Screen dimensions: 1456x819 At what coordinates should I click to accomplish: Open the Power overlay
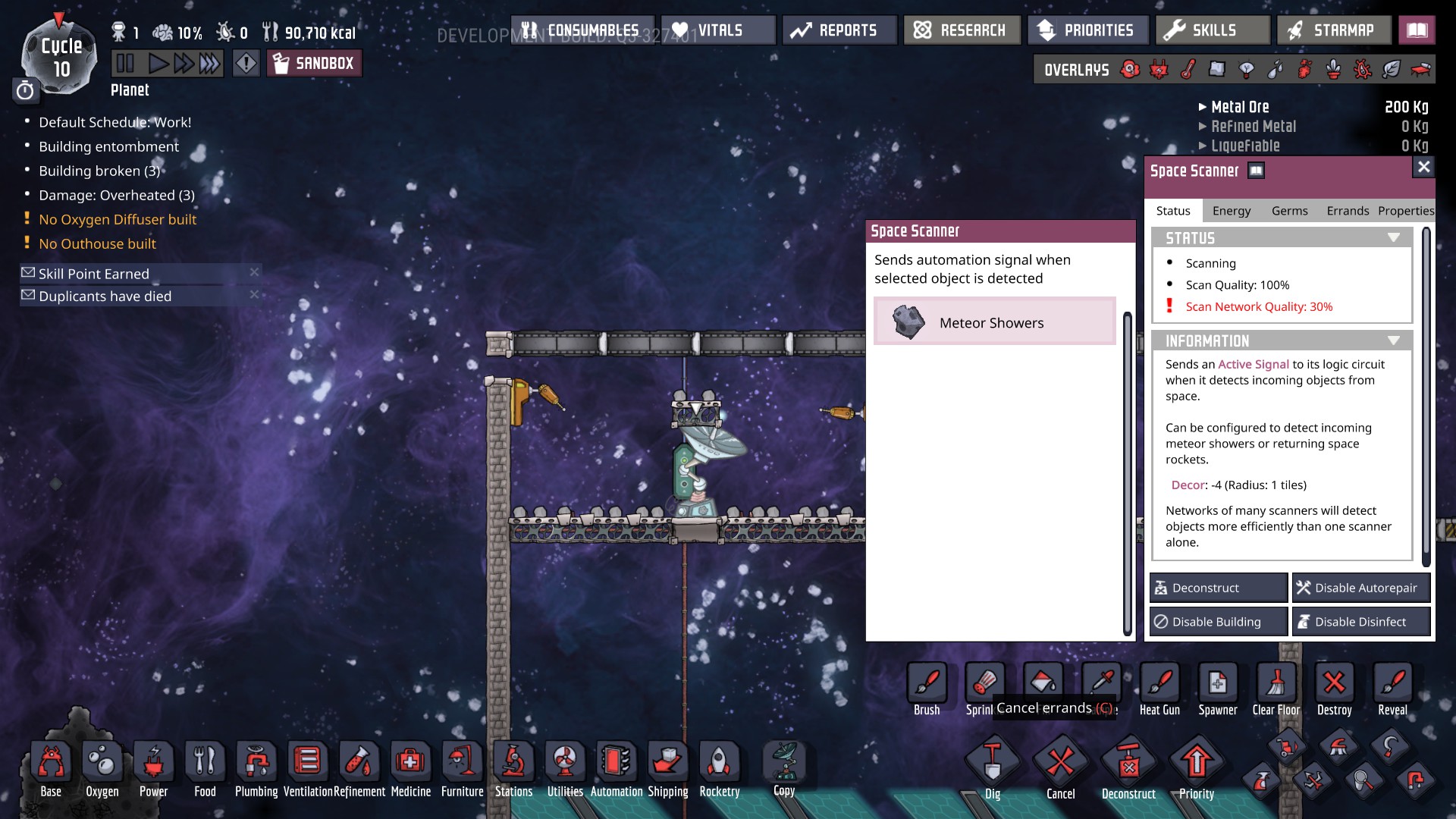pos(1156,69)
